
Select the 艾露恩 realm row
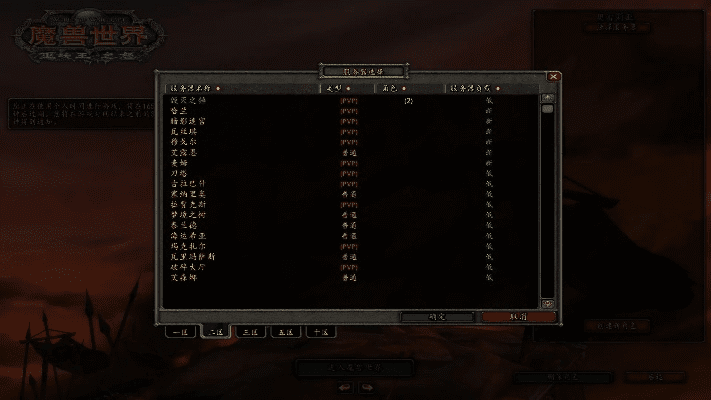tap(185, 152)
